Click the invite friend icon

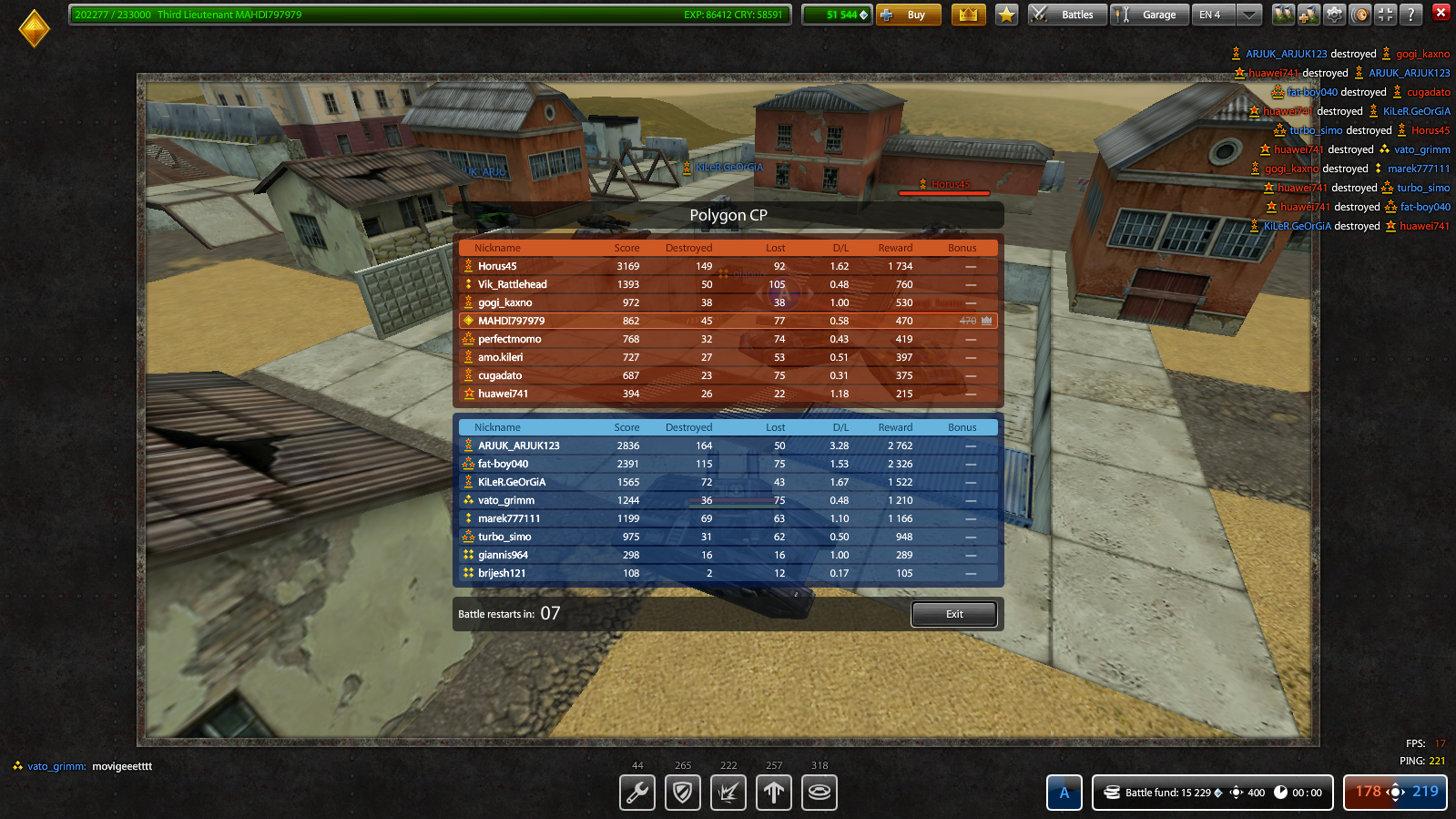[1308, 15]
